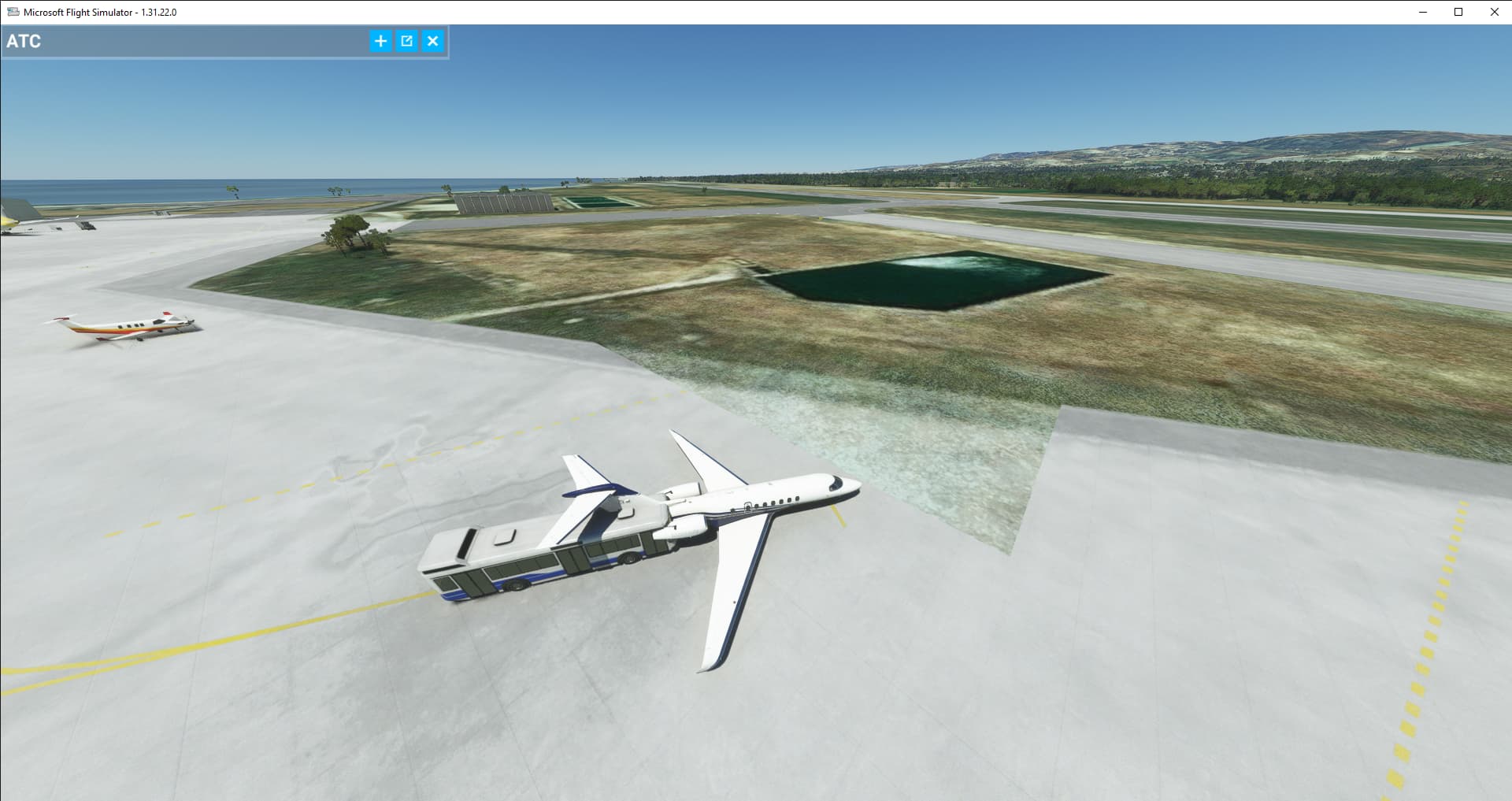Image resolution: width=1512 pixels, height=801 pixels.
Task: Close the ATC panel
Action: click(432, 41)
